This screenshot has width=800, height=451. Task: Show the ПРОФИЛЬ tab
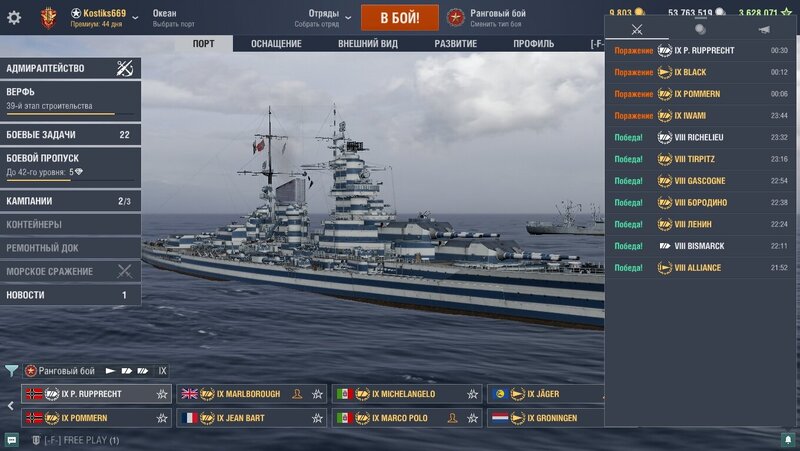tap(534, 44)
